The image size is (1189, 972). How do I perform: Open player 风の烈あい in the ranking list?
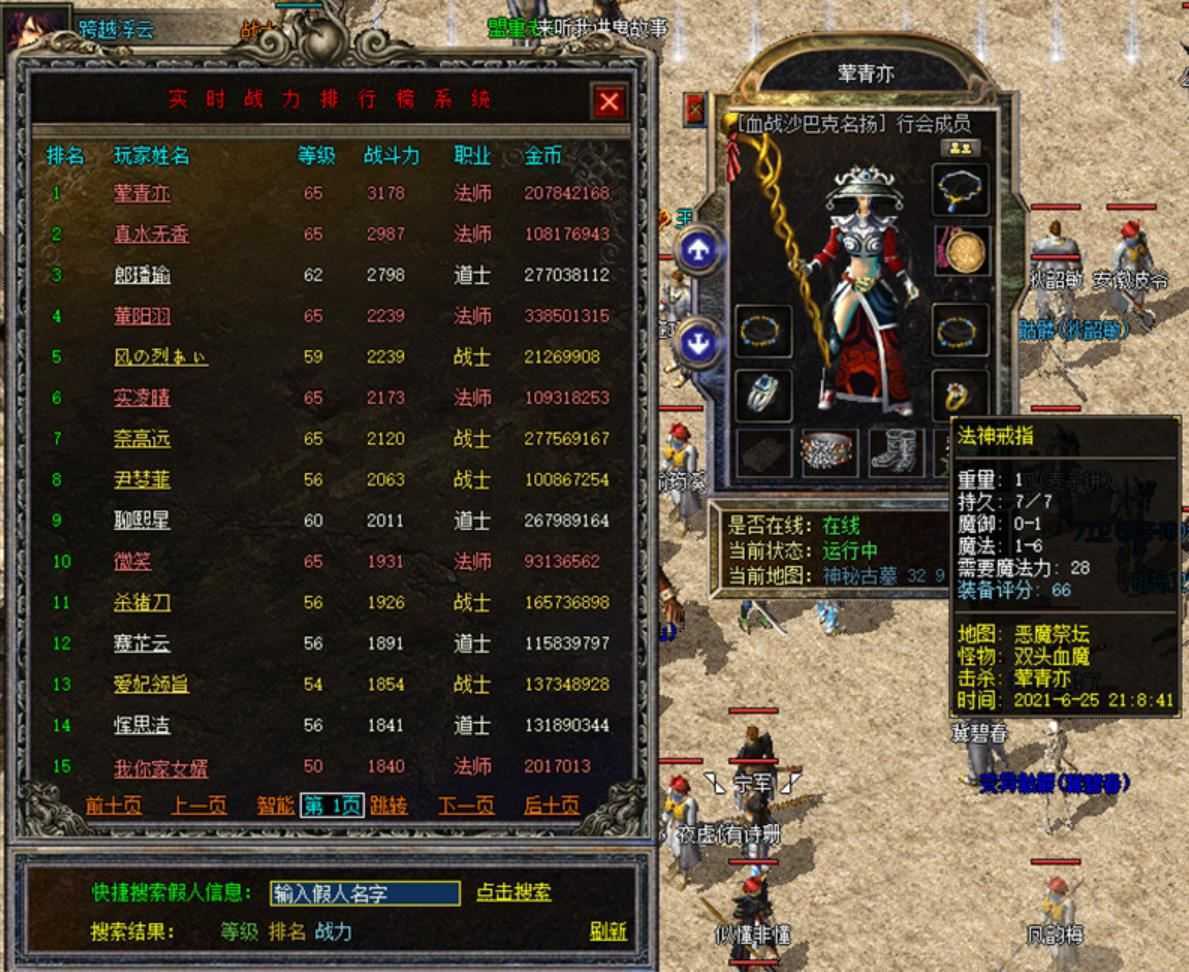click(161, 357)
